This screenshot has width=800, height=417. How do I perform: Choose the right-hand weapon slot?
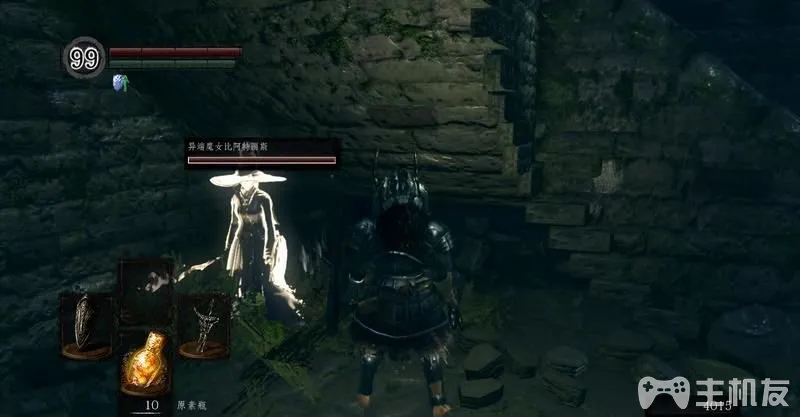coord(207,321)
